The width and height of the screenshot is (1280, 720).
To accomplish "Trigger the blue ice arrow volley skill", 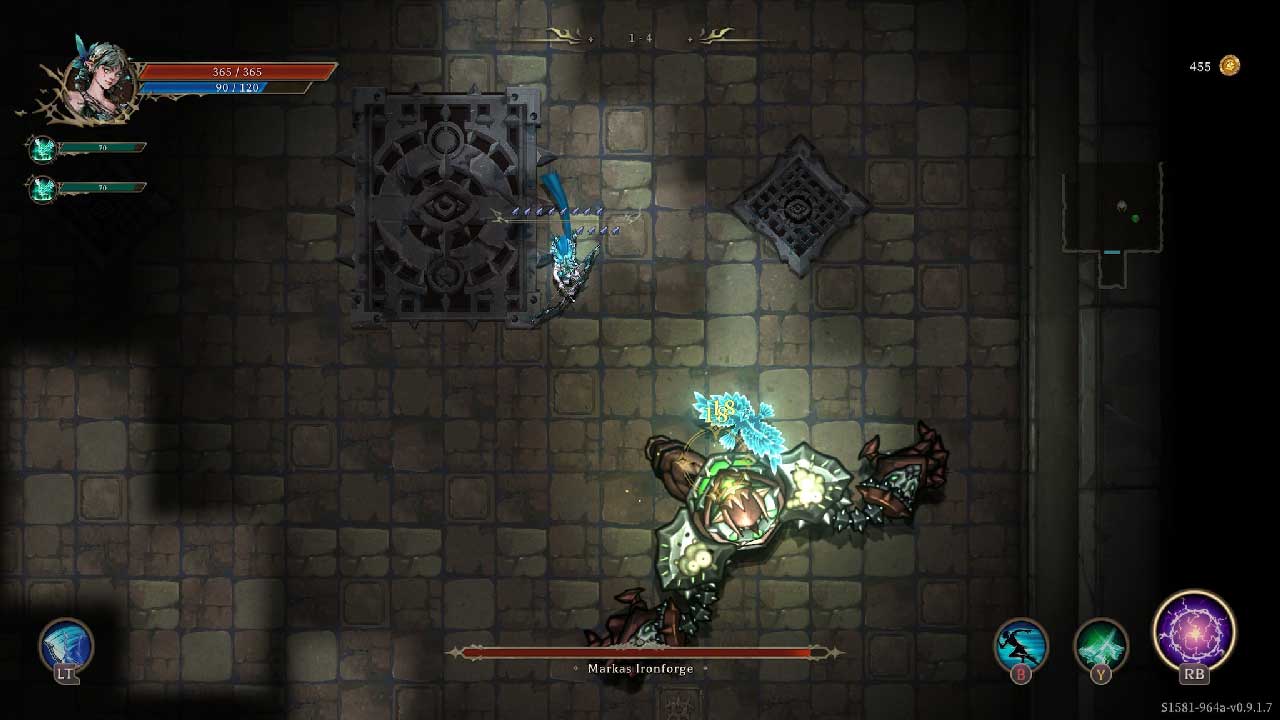I will click(x=66, y=645).
